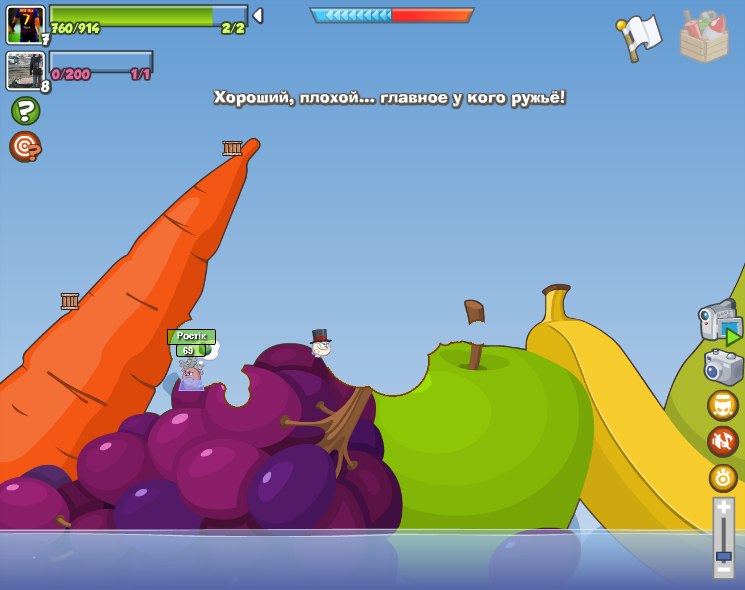Toggle the red crossed-out round button

point(723,441)
